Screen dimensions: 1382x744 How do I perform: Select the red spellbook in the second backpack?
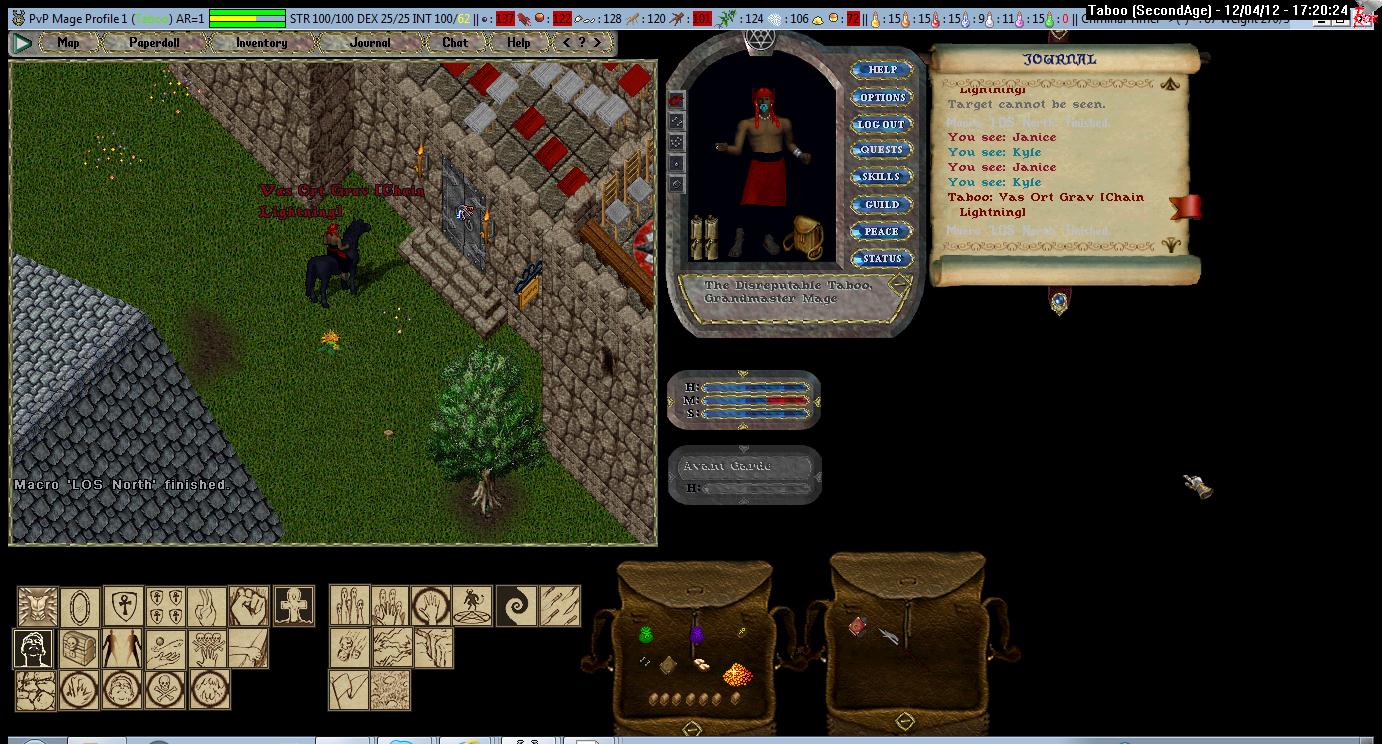click(857, 626)
